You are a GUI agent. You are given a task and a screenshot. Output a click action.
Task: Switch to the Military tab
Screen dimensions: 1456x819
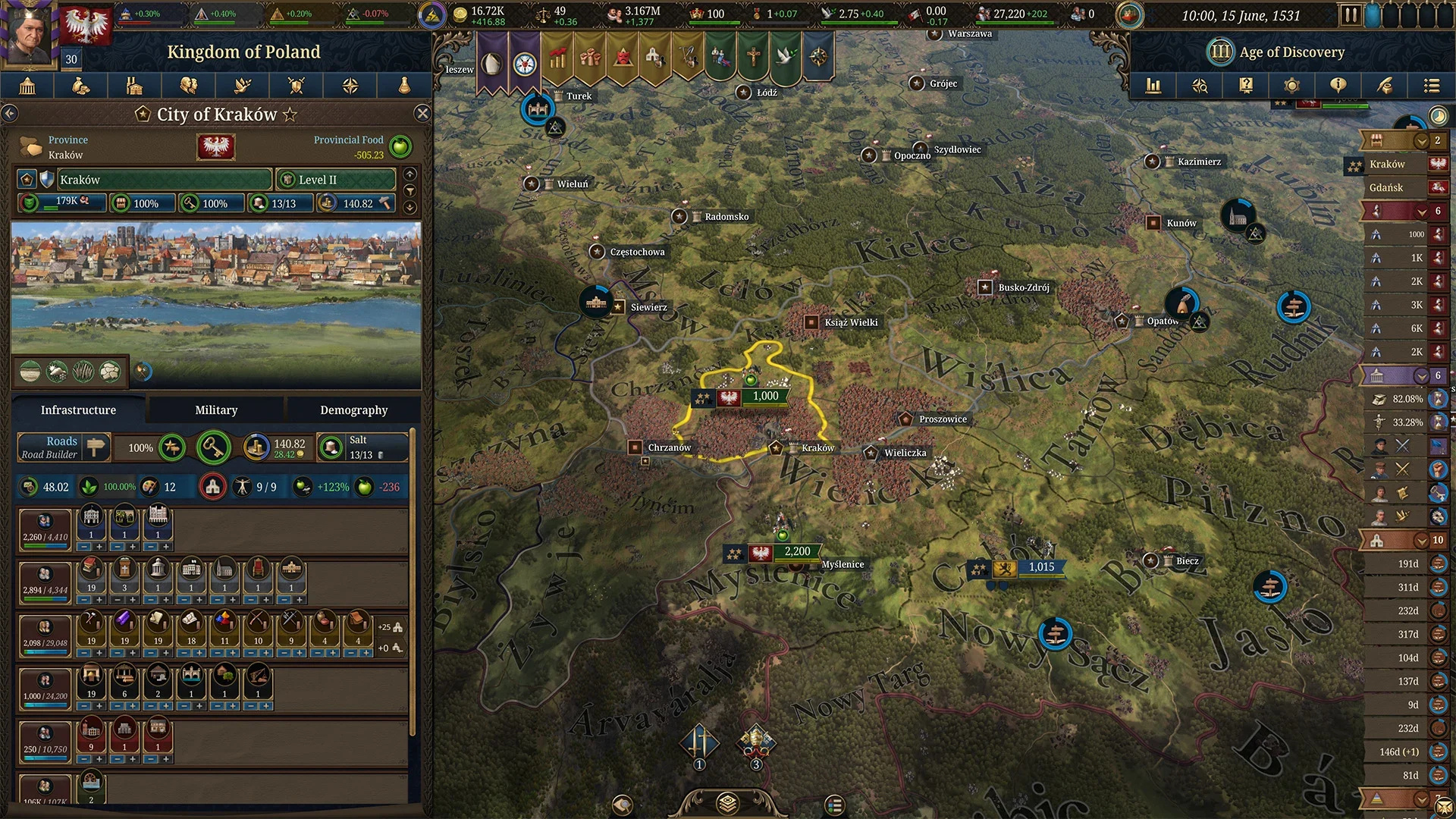pos(215,409)
